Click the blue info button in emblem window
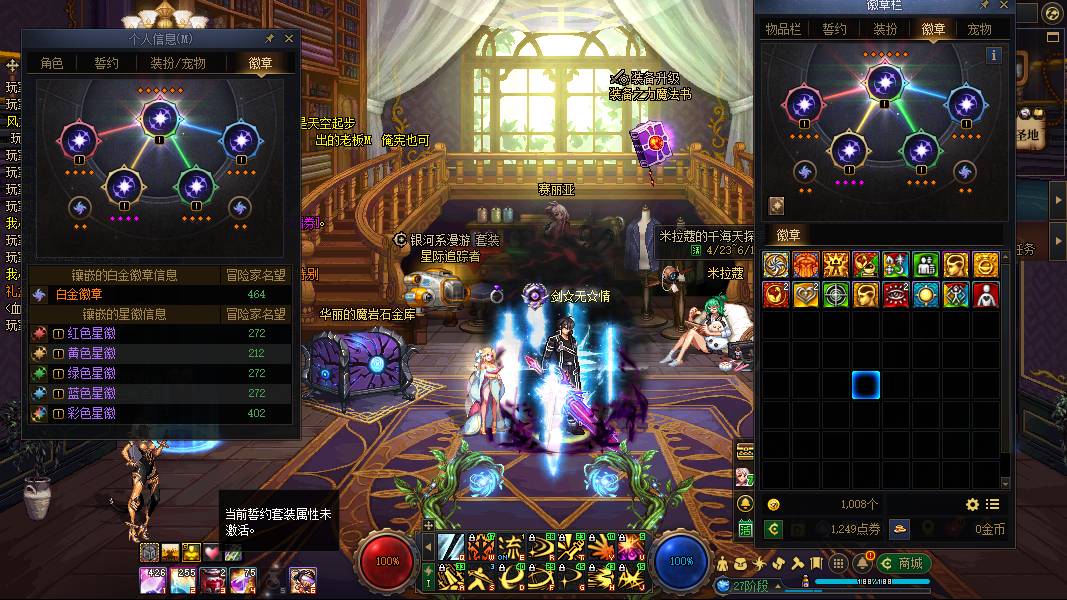 click(994, 56)
